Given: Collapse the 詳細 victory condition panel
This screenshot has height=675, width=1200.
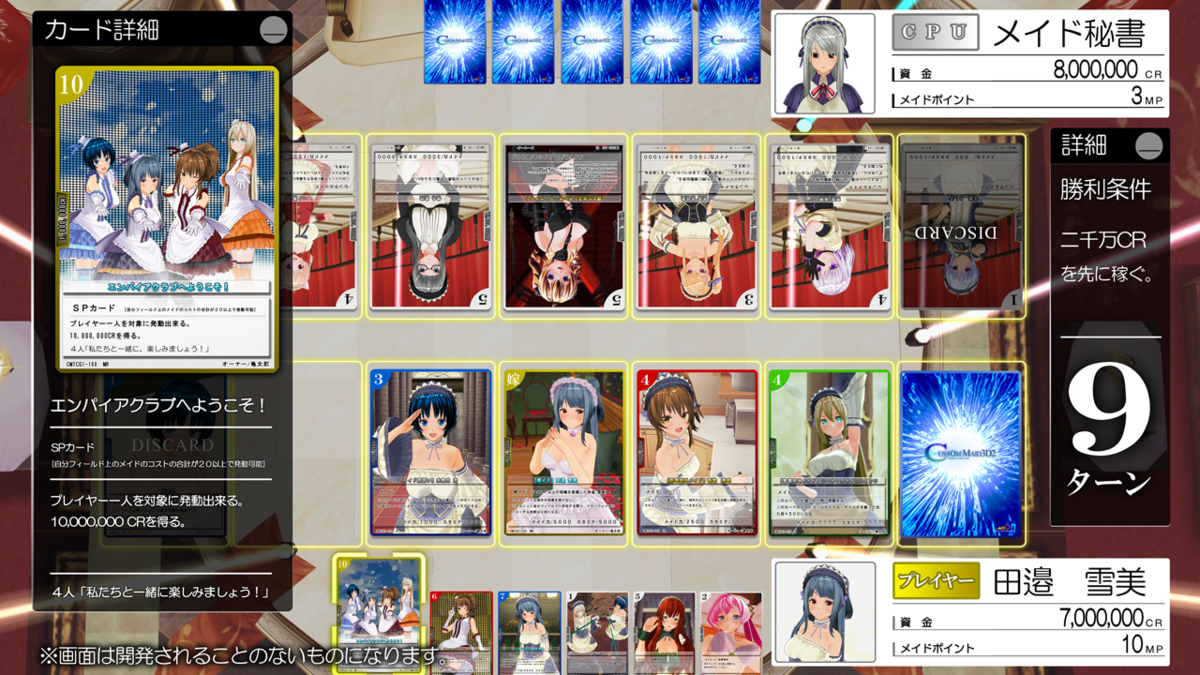Looking at the screenshot, I should click(1150, 146).
